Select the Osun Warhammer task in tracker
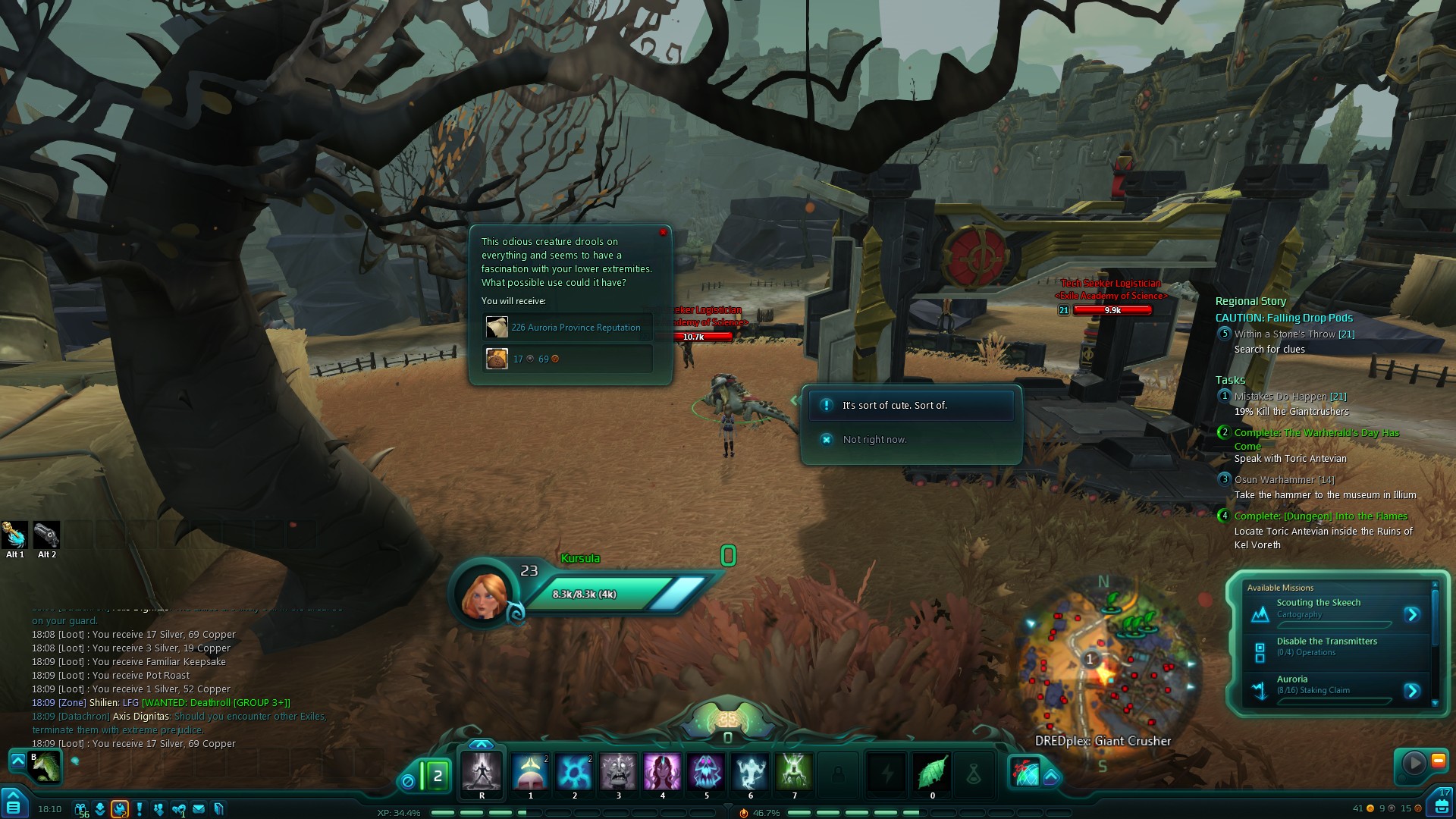The height and width of the screenshot is (819, 1456). click(1284, 480)
